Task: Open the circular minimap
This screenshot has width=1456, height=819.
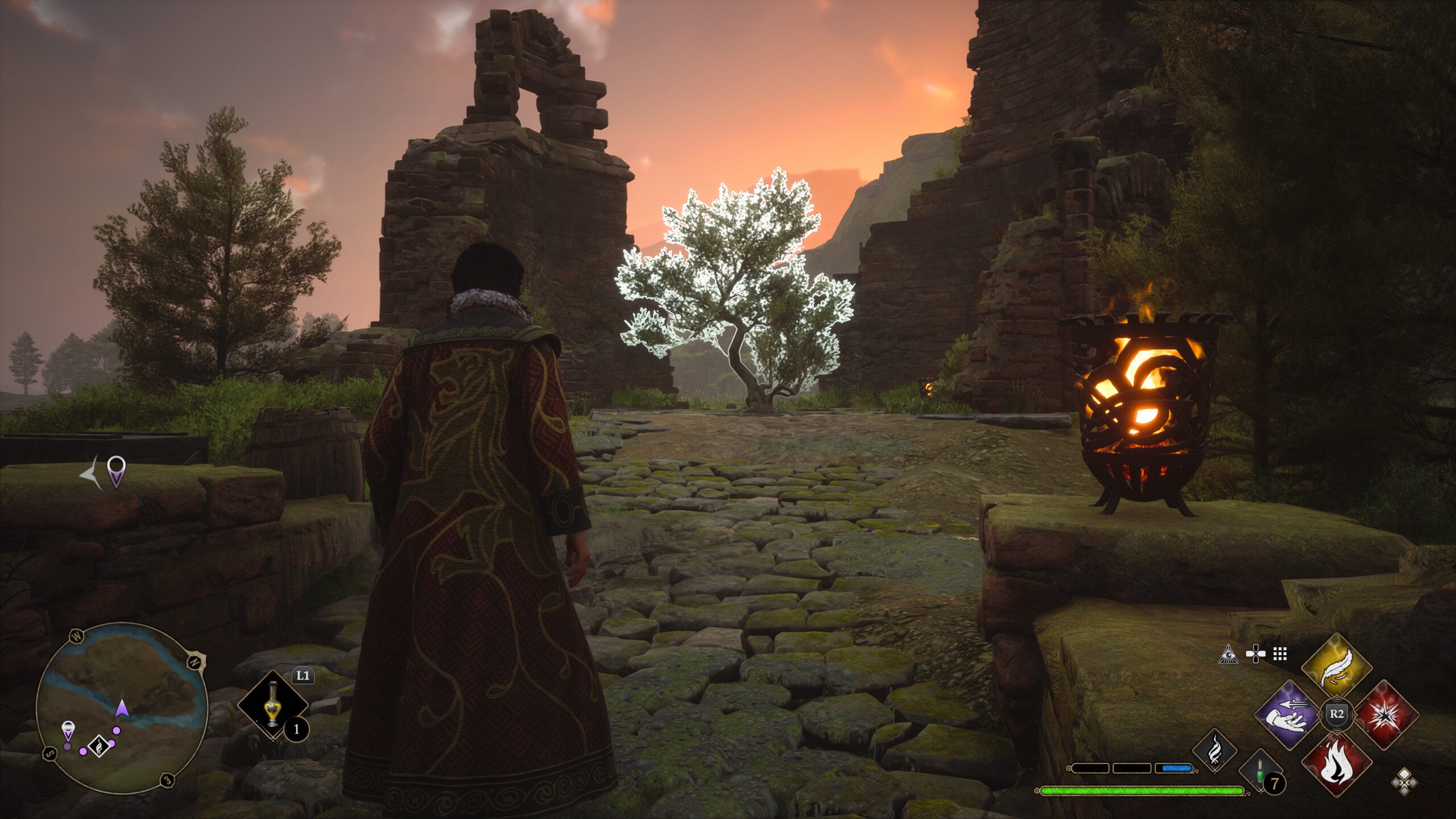Action: (x=121, y=707)
